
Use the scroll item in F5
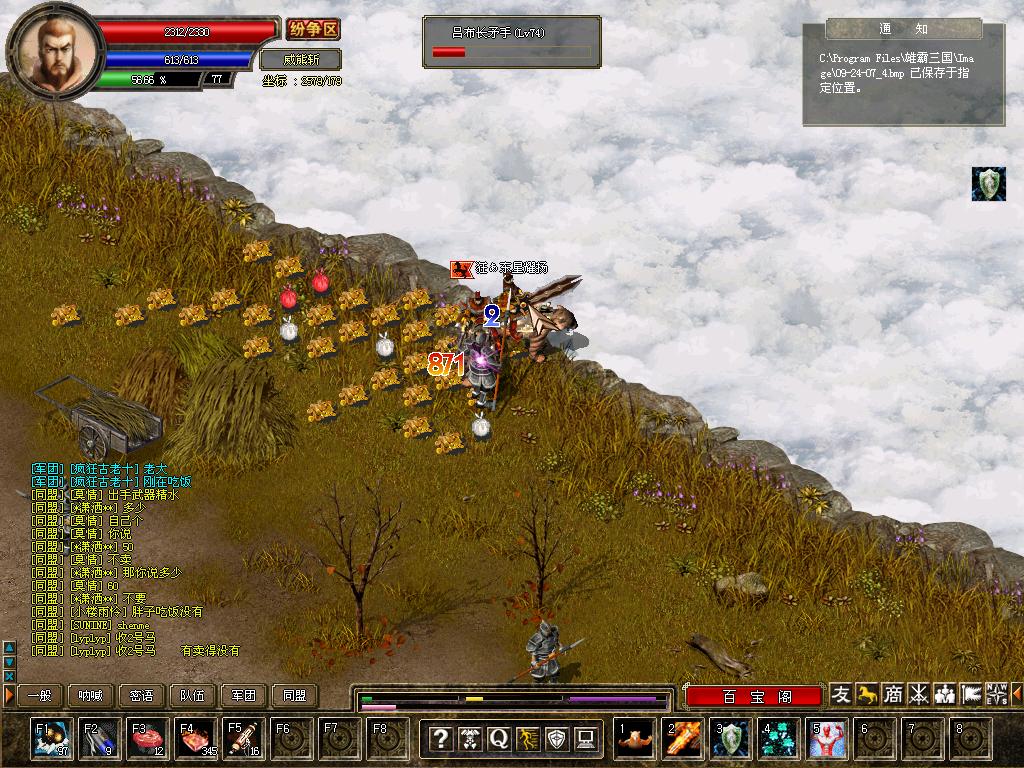tap(243, 739)
